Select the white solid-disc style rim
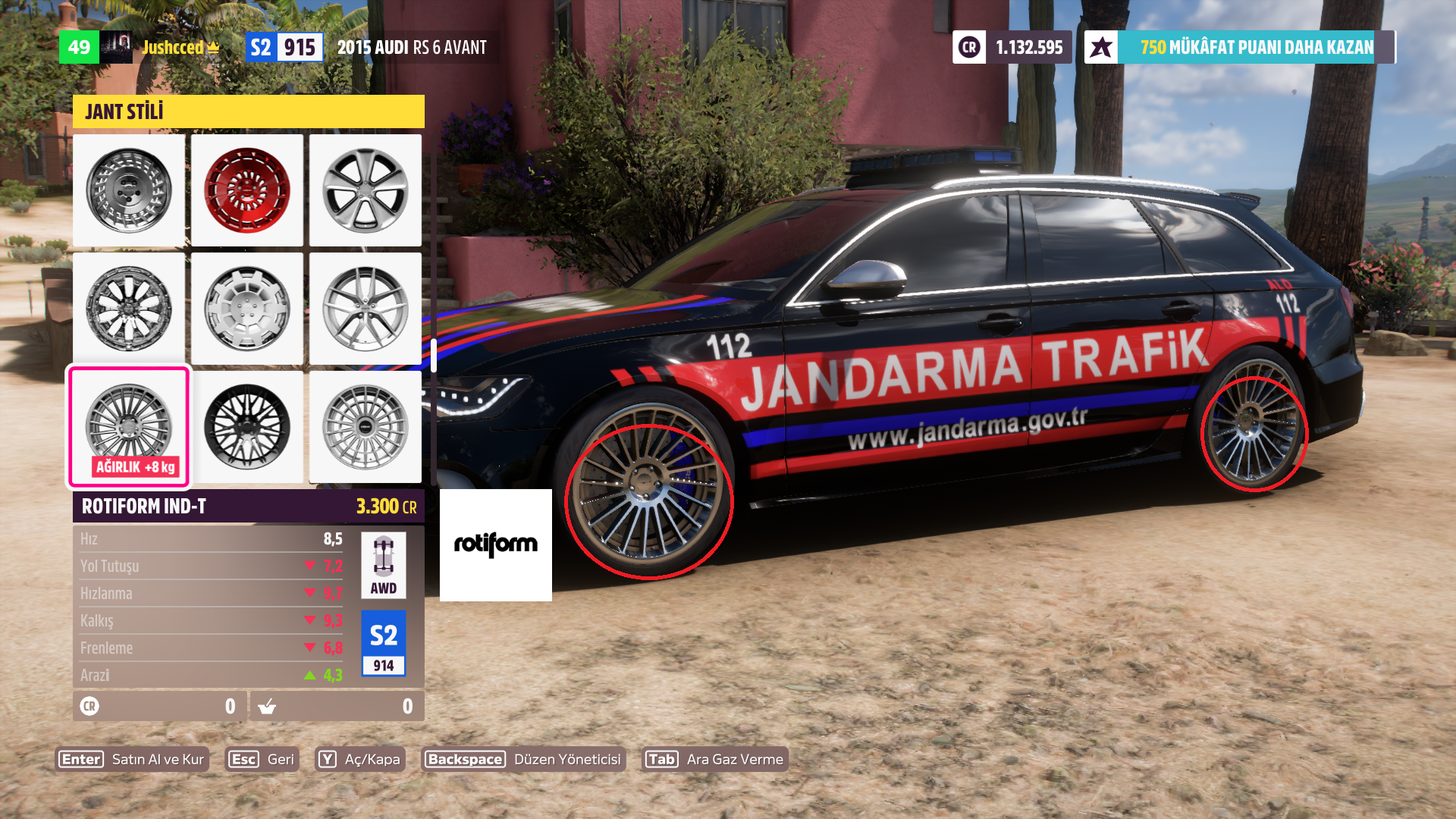 tap(247, 309)
